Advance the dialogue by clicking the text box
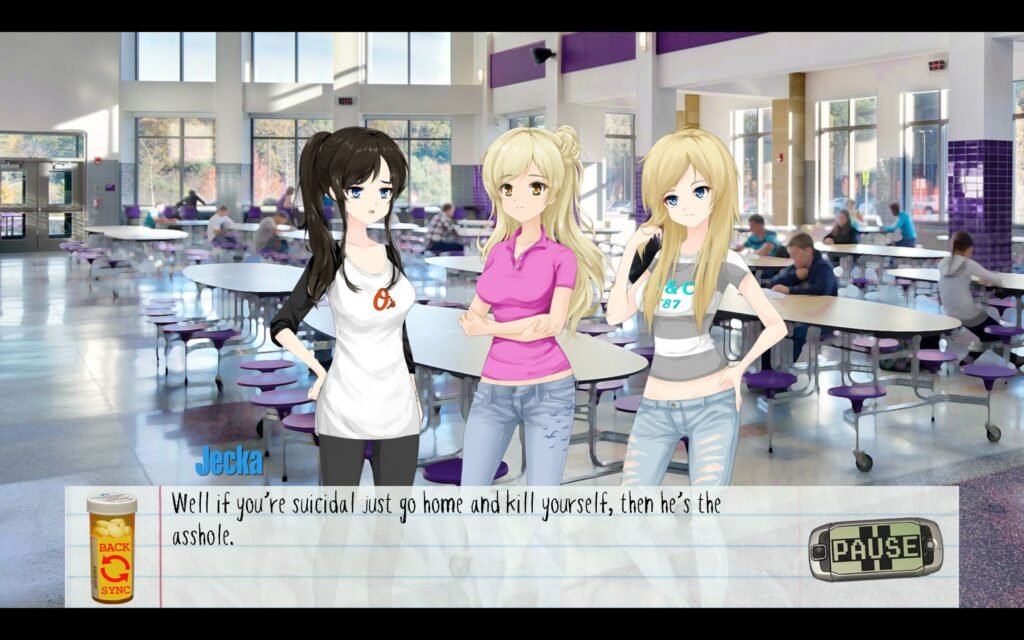The height and width of the screenshot is (640, 1024). click(480, 560)
